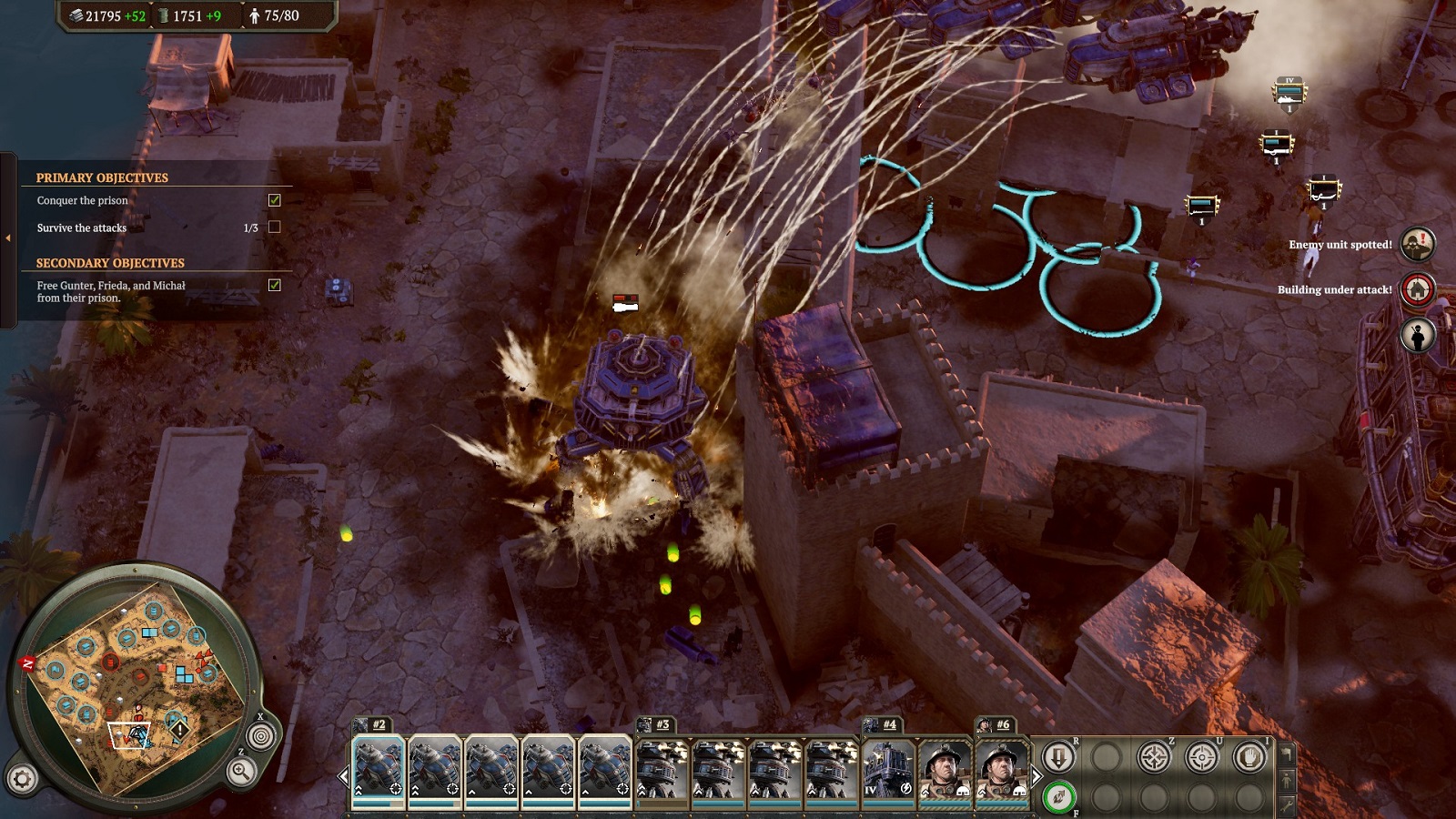Select the highlighted first blue mech unit card
Viewport: 1456px width, 819px height.
click(x=379, y=770)
